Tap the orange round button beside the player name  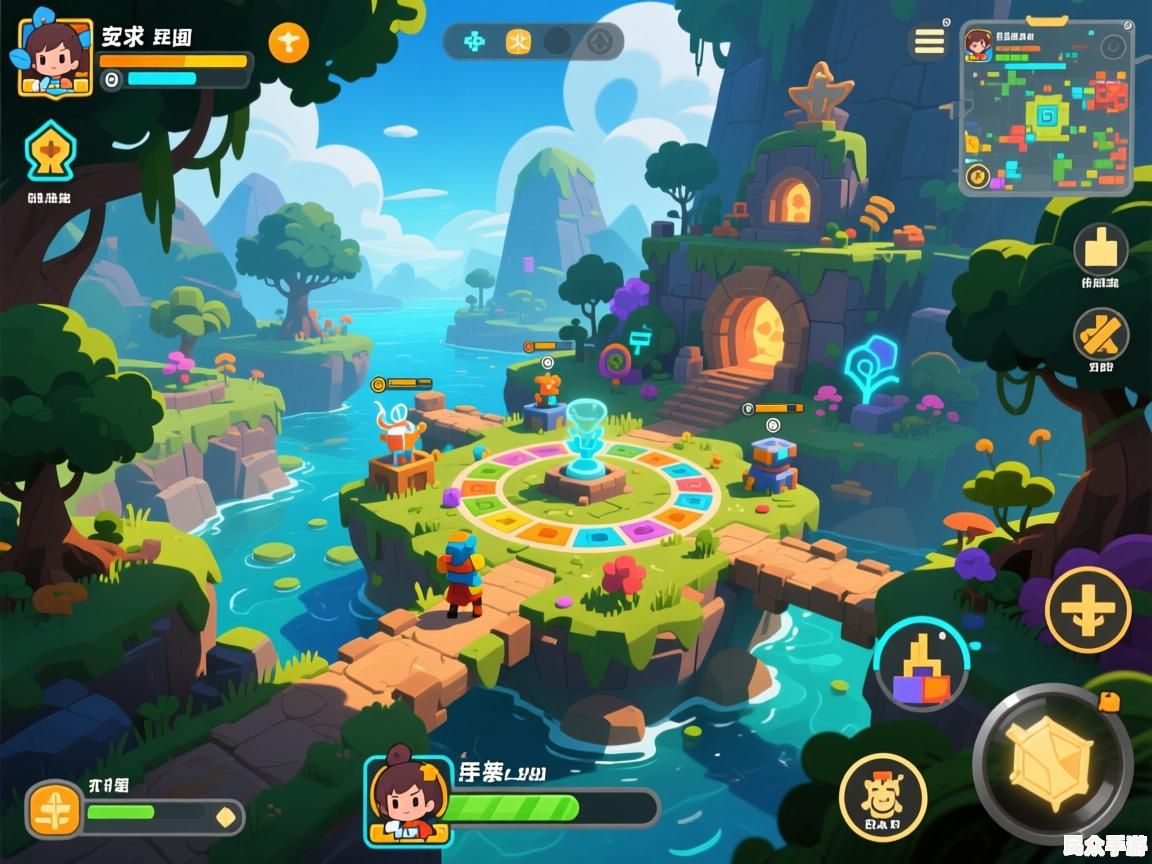click(x=289, y=41)
